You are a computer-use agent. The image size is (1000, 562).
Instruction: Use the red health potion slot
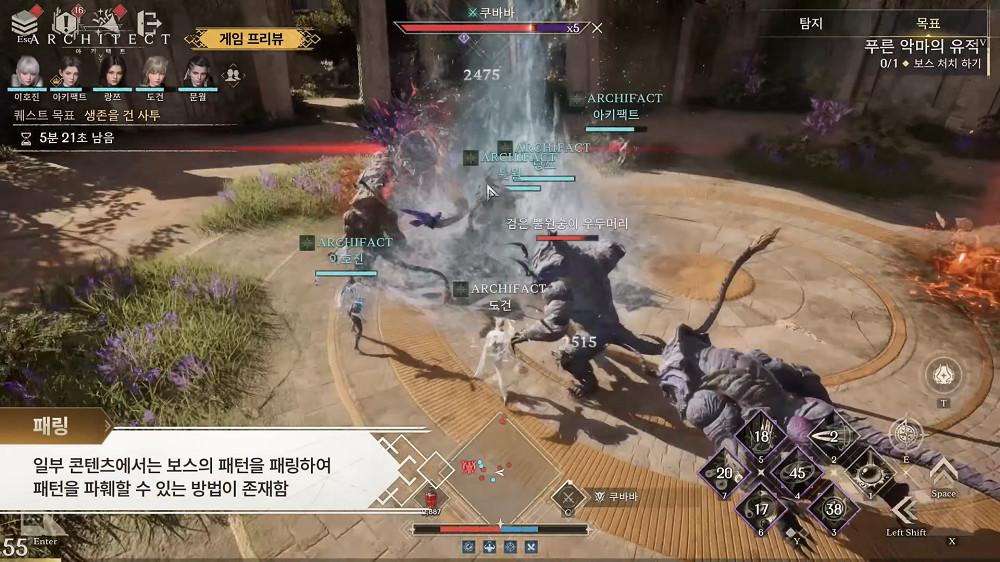click(x=431, y=498)
